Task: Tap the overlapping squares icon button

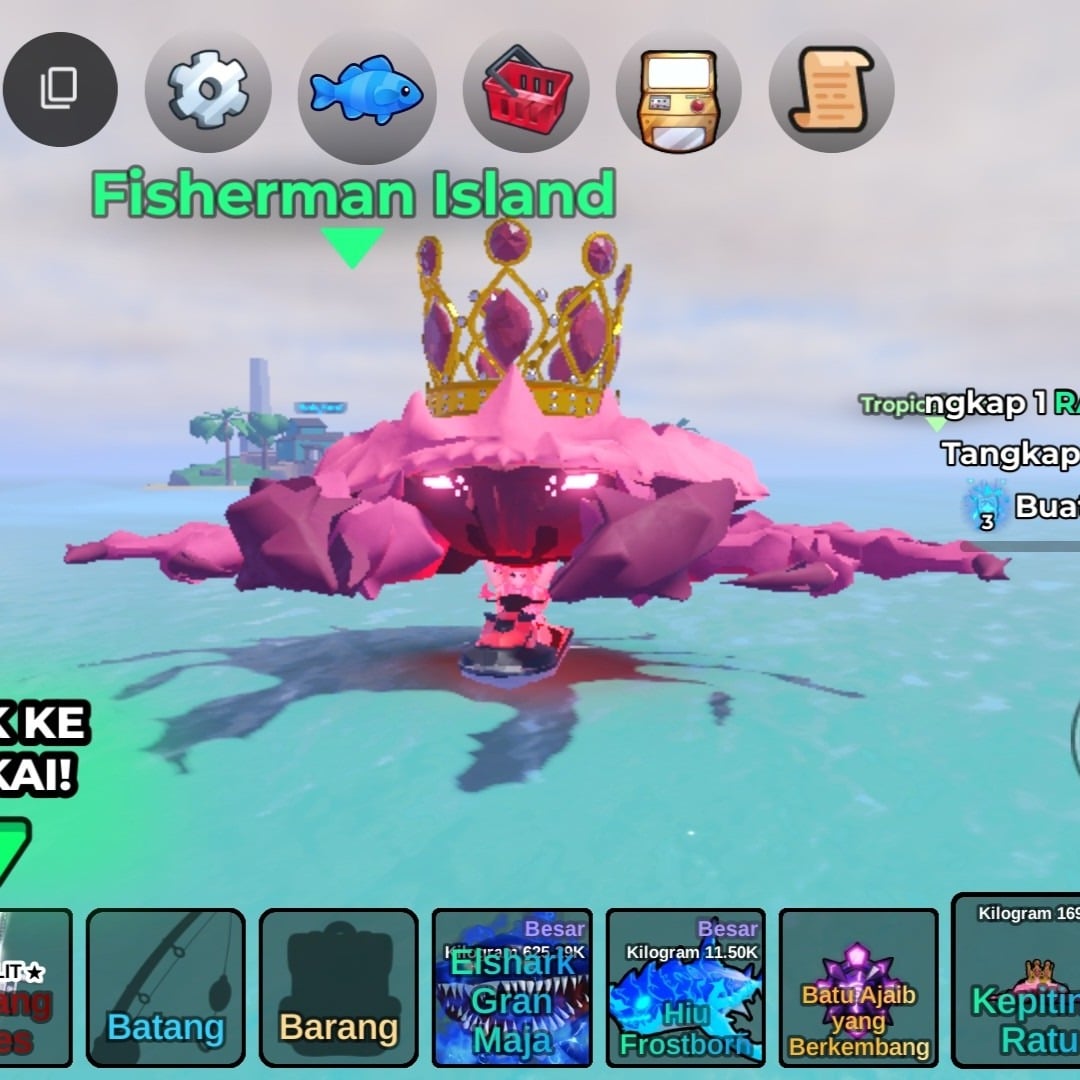Action: (60, 90)
